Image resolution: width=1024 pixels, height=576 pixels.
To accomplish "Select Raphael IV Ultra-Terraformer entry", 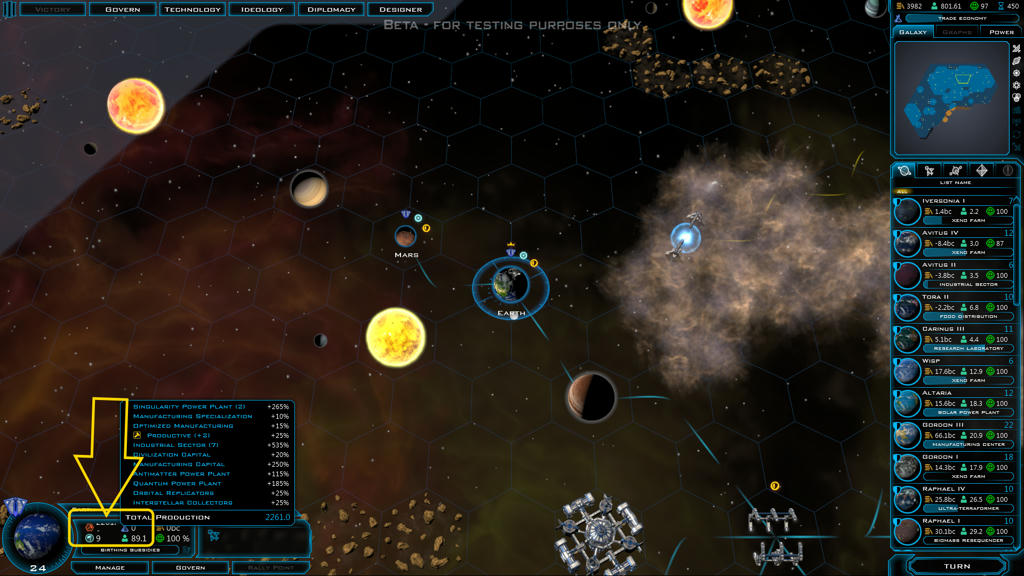I will tap(955, 499).
